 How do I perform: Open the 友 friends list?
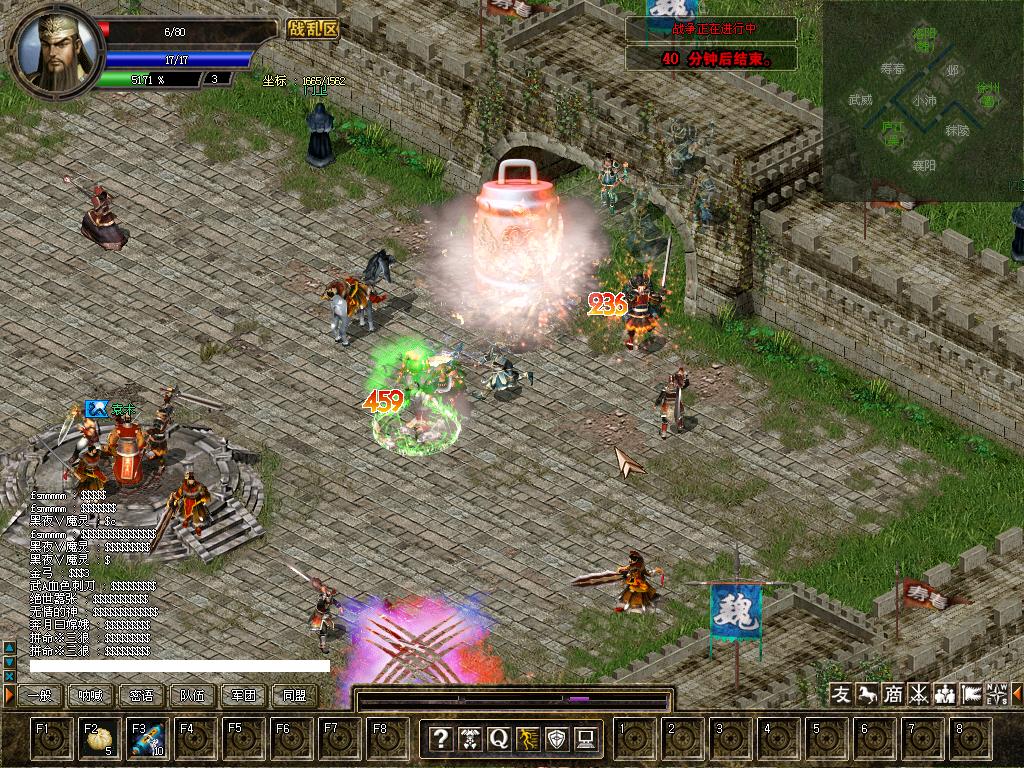tap(842, 694)
